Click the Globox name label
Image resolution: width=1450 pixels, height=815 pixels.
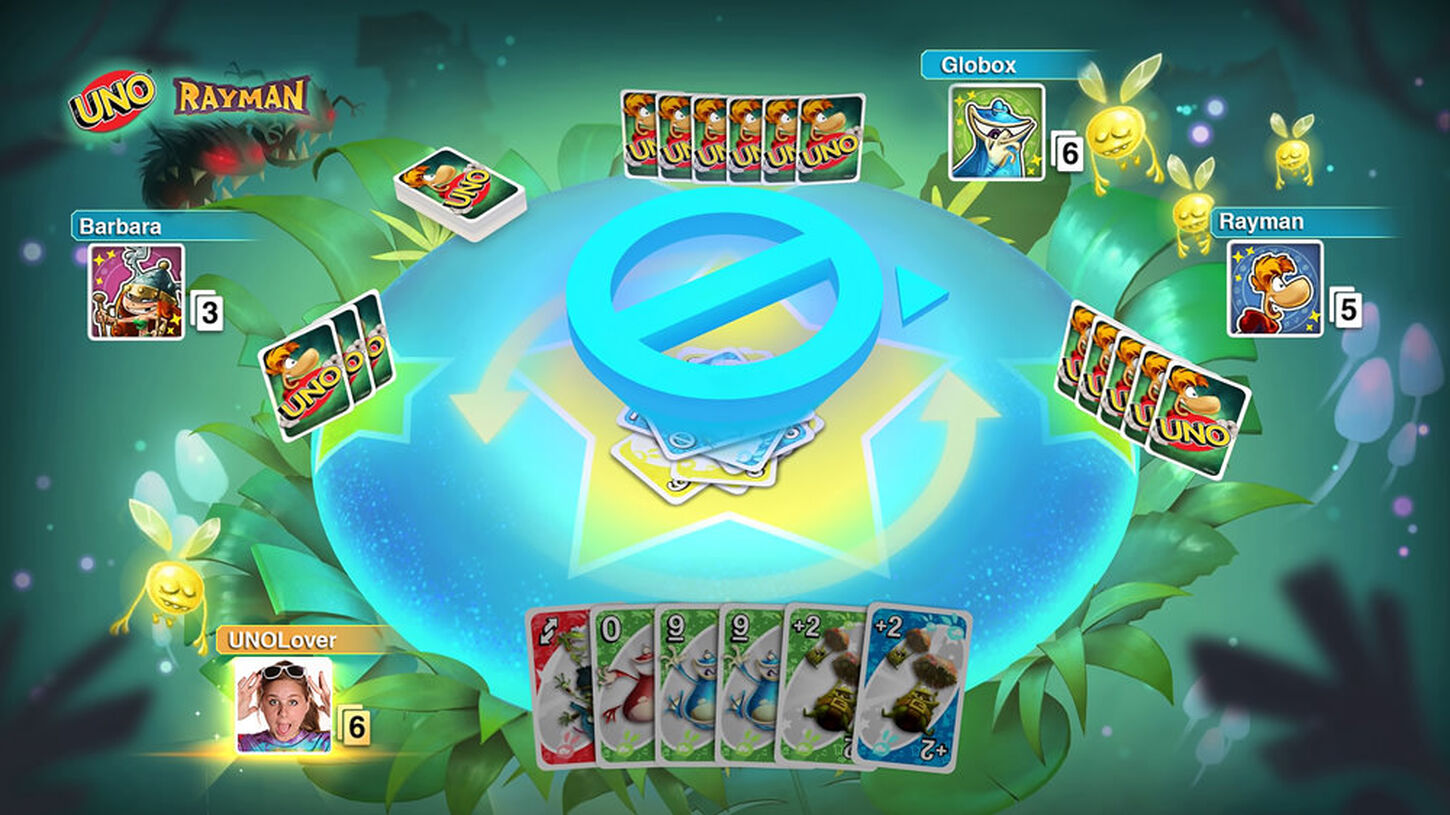tap(977, 65)
